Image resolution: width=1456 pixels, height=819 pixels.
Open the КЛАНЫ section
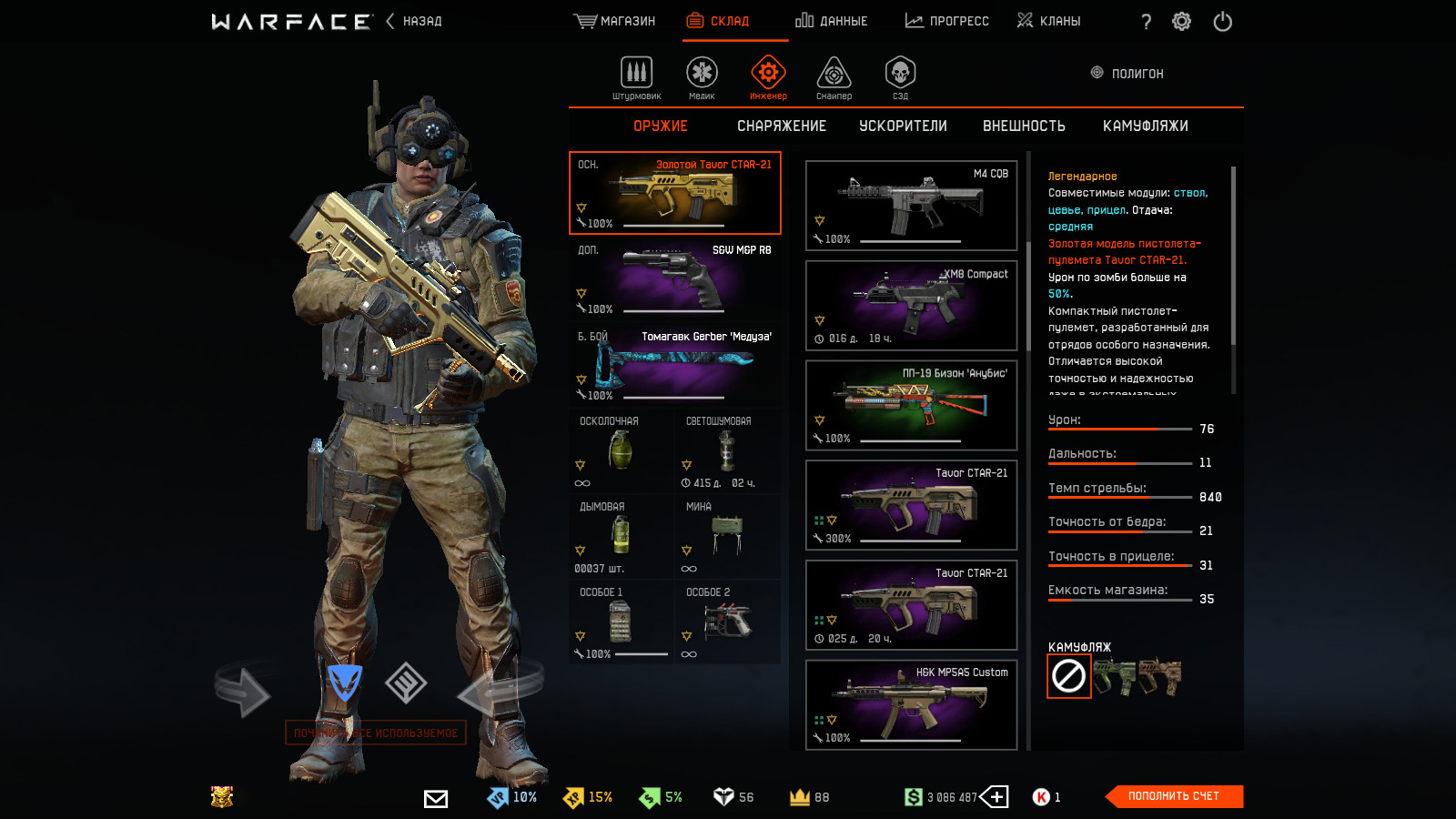pos(1049,21)
